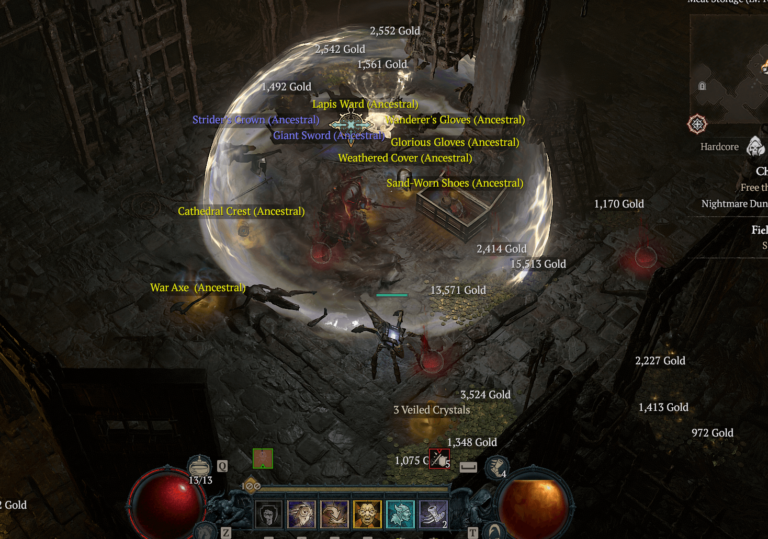
Task: Pick up the 13,571 Gold label
Action: [458, 290]
